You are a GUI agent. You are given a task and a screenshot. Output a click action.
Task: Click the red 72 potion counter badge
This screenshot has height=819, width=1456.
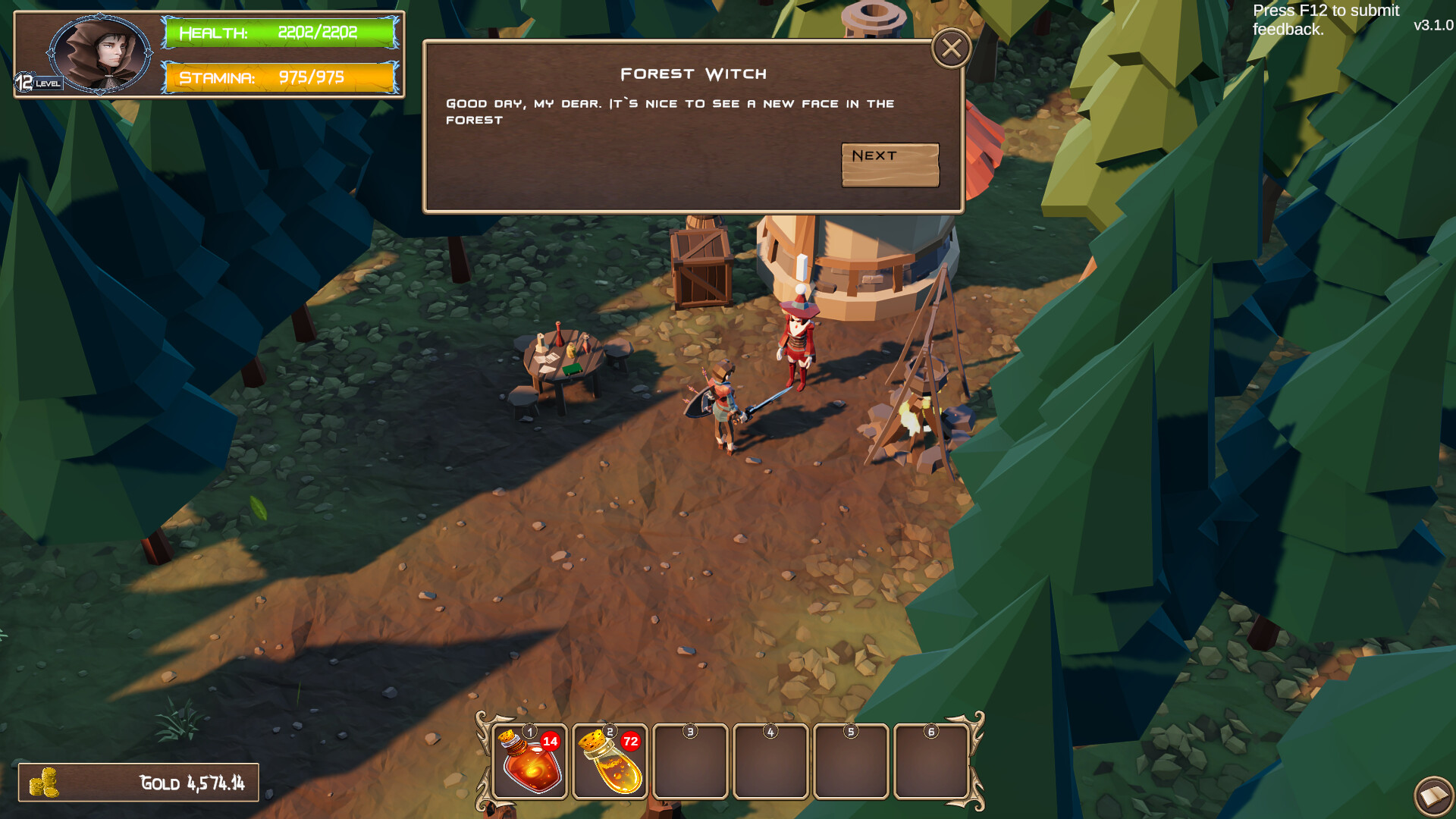632,743
